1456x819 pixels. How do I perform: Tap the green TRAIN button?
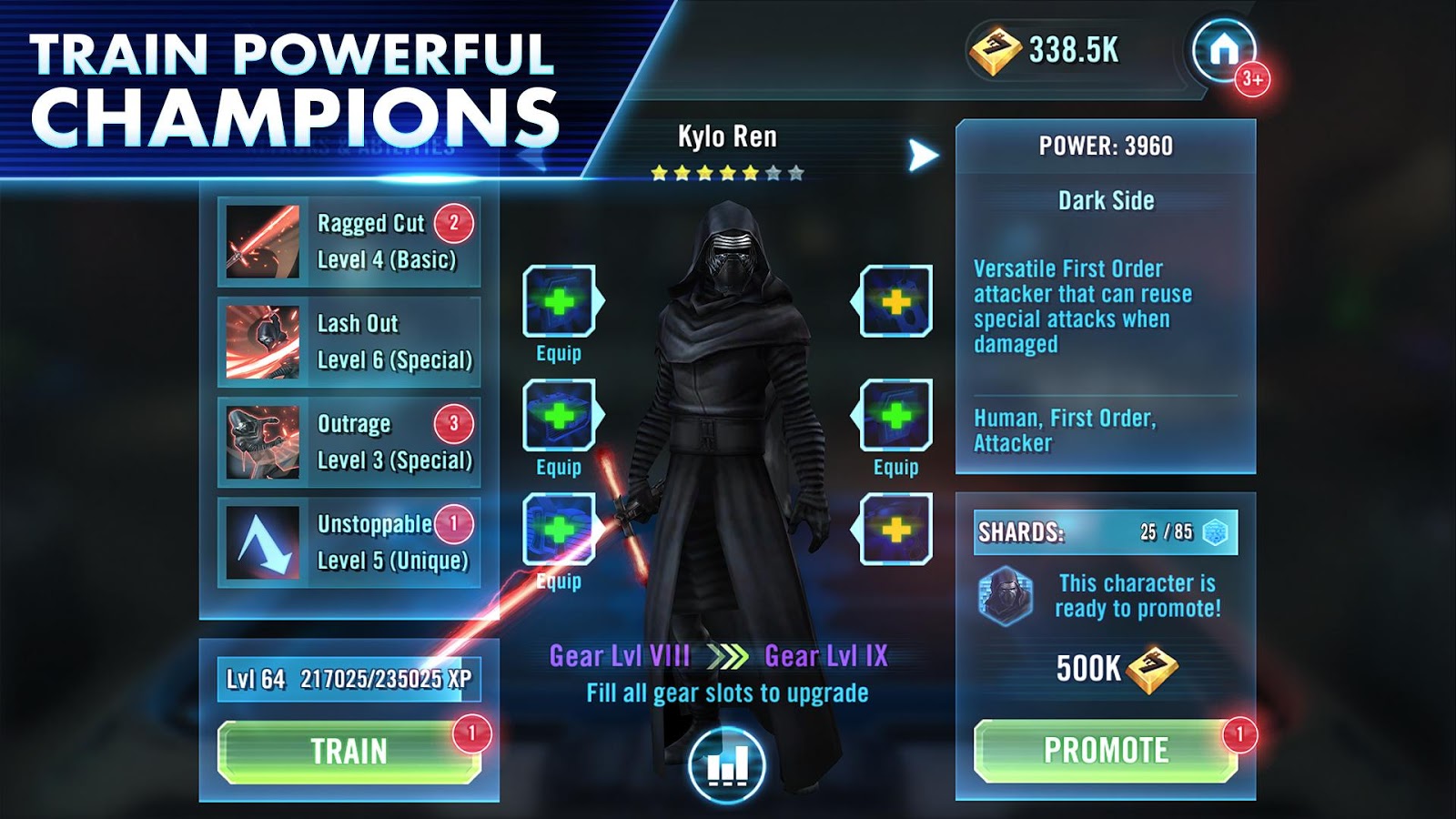[x=349, y=752]
